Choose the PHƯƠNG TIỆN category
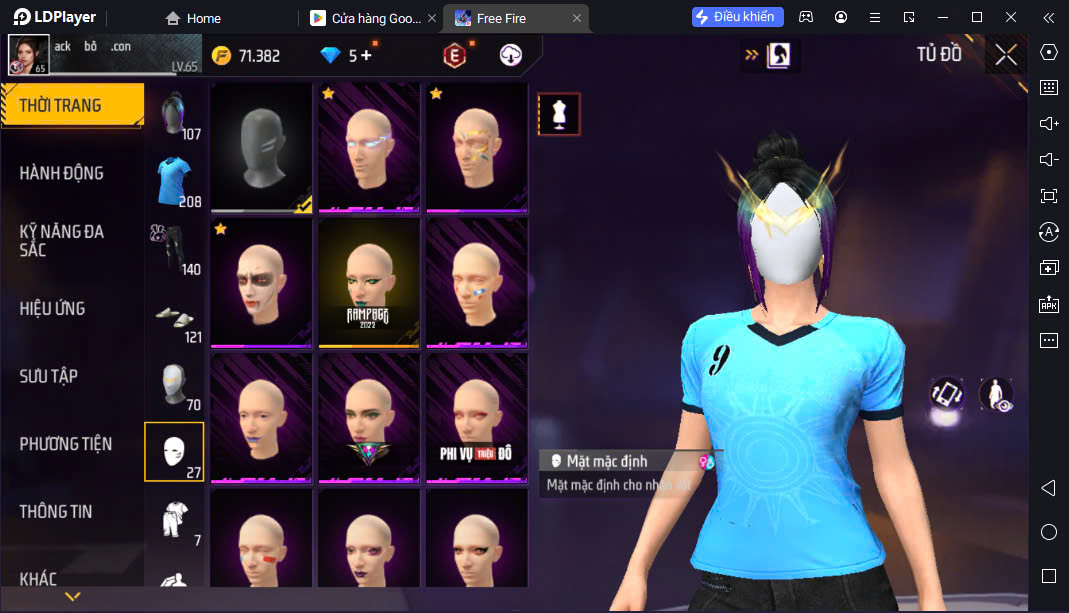 [x=66, y=444]
